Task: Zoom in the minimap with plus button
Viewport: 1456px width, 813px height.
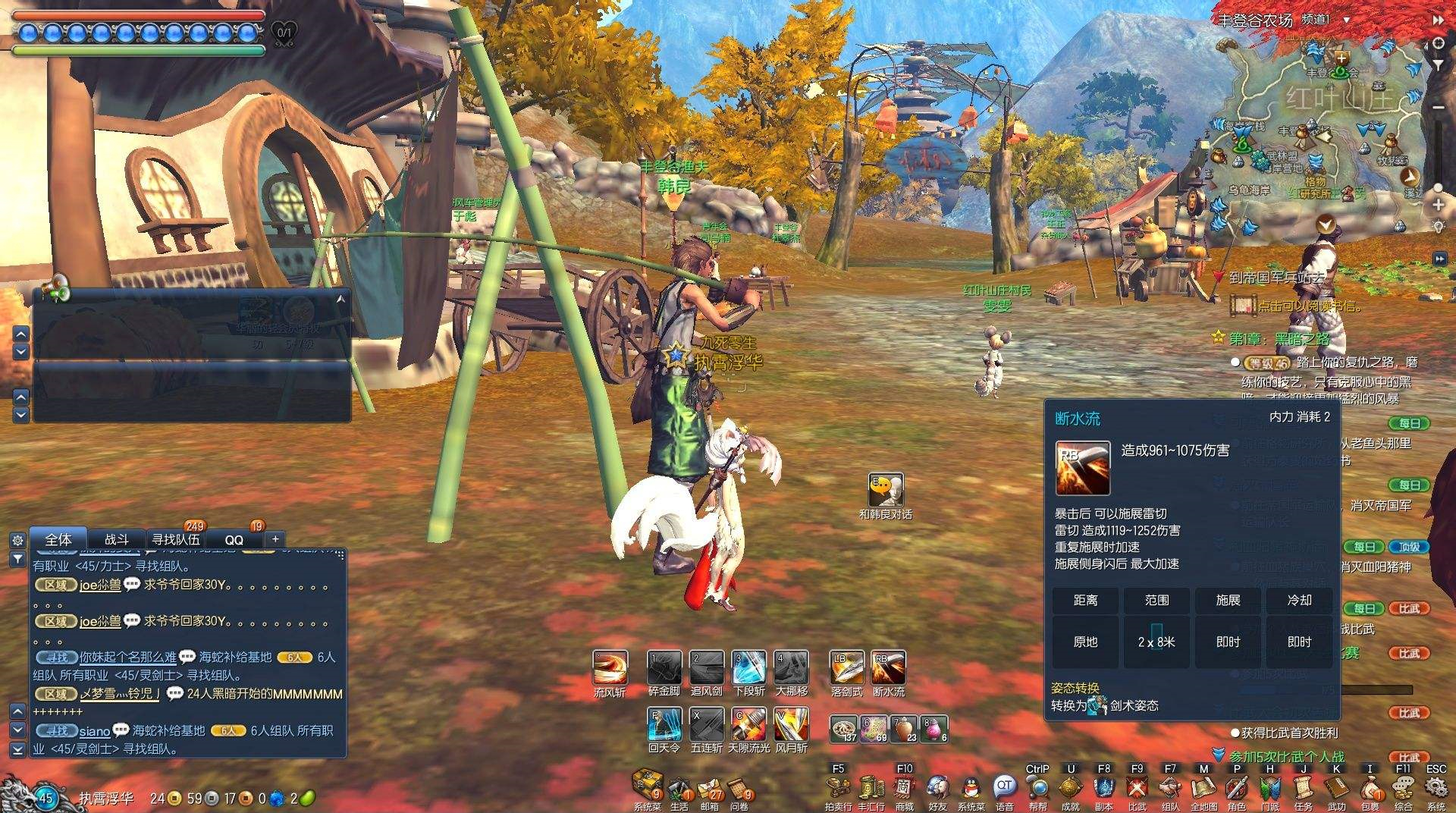Action: pos(1438,205)
